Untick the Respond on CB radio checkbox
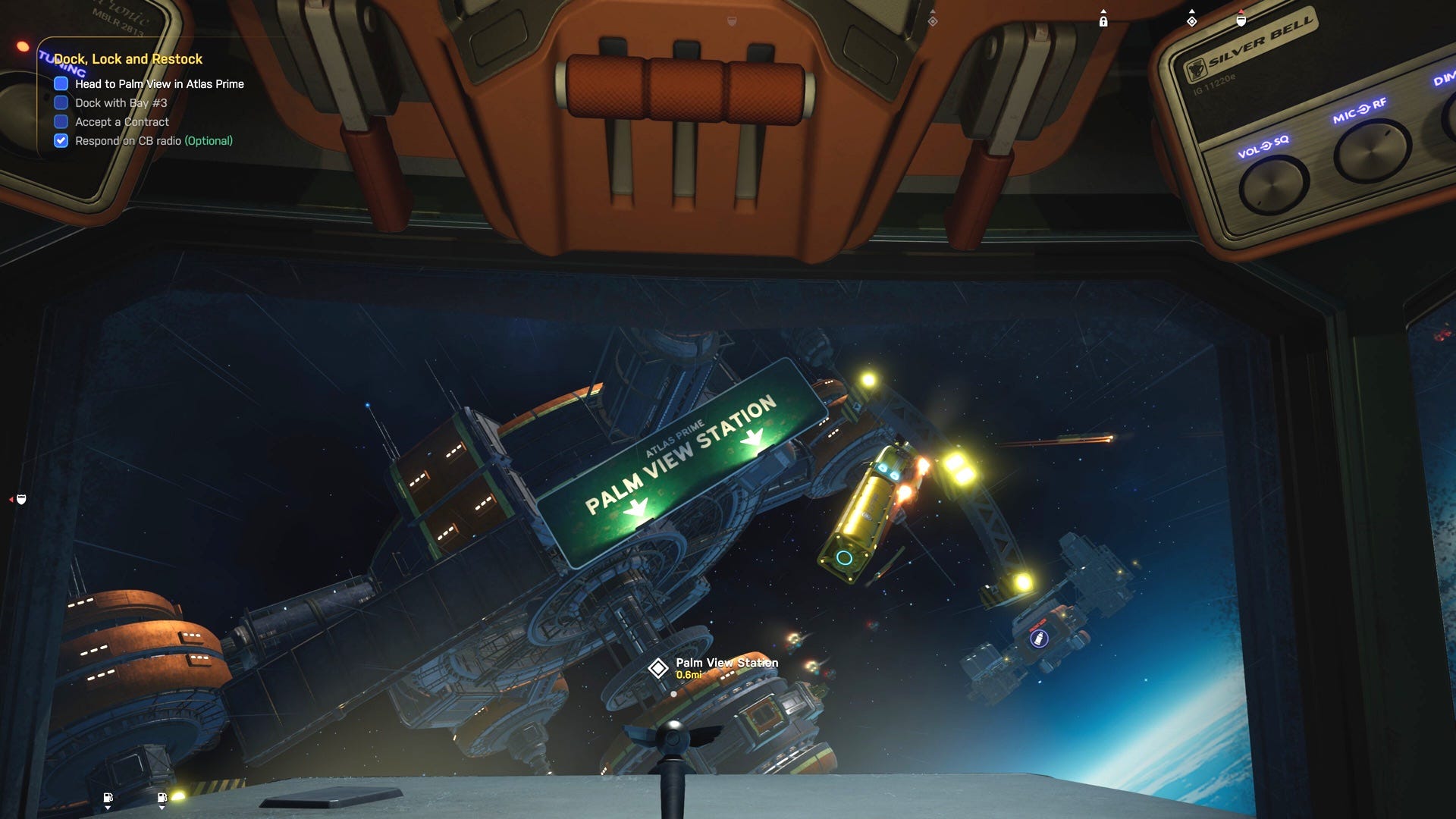This screenshot has height=819, width=1456. (x=61, y=140)
